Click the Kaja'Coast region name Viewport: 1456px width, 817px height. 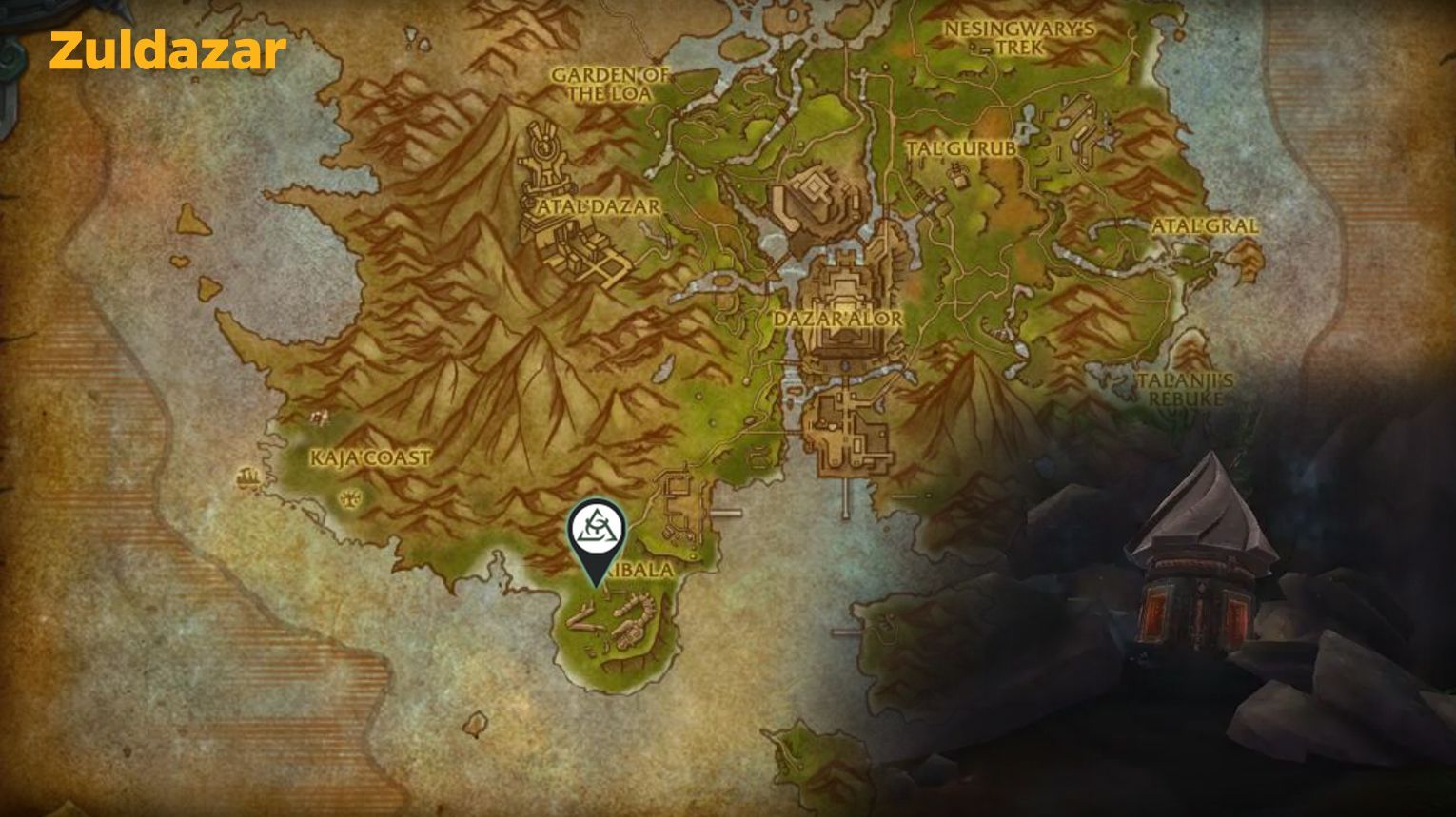[371, 457]
